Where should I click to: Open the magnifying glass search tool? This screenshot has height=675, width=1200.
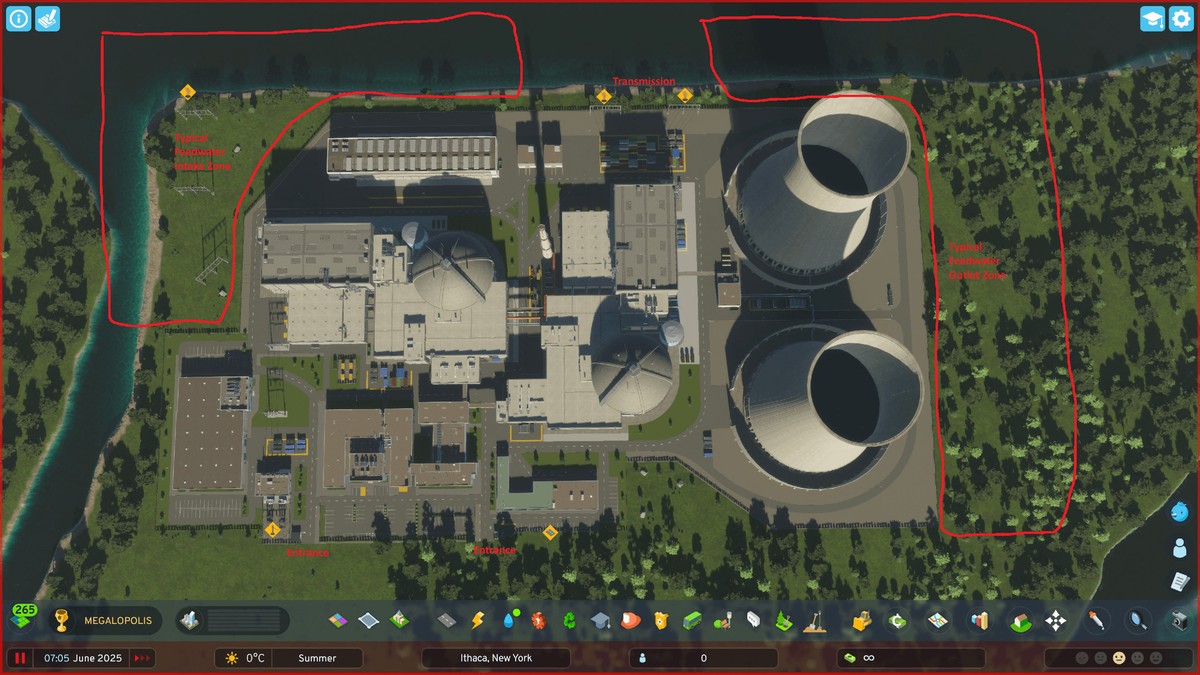(x=1137, y=621)
